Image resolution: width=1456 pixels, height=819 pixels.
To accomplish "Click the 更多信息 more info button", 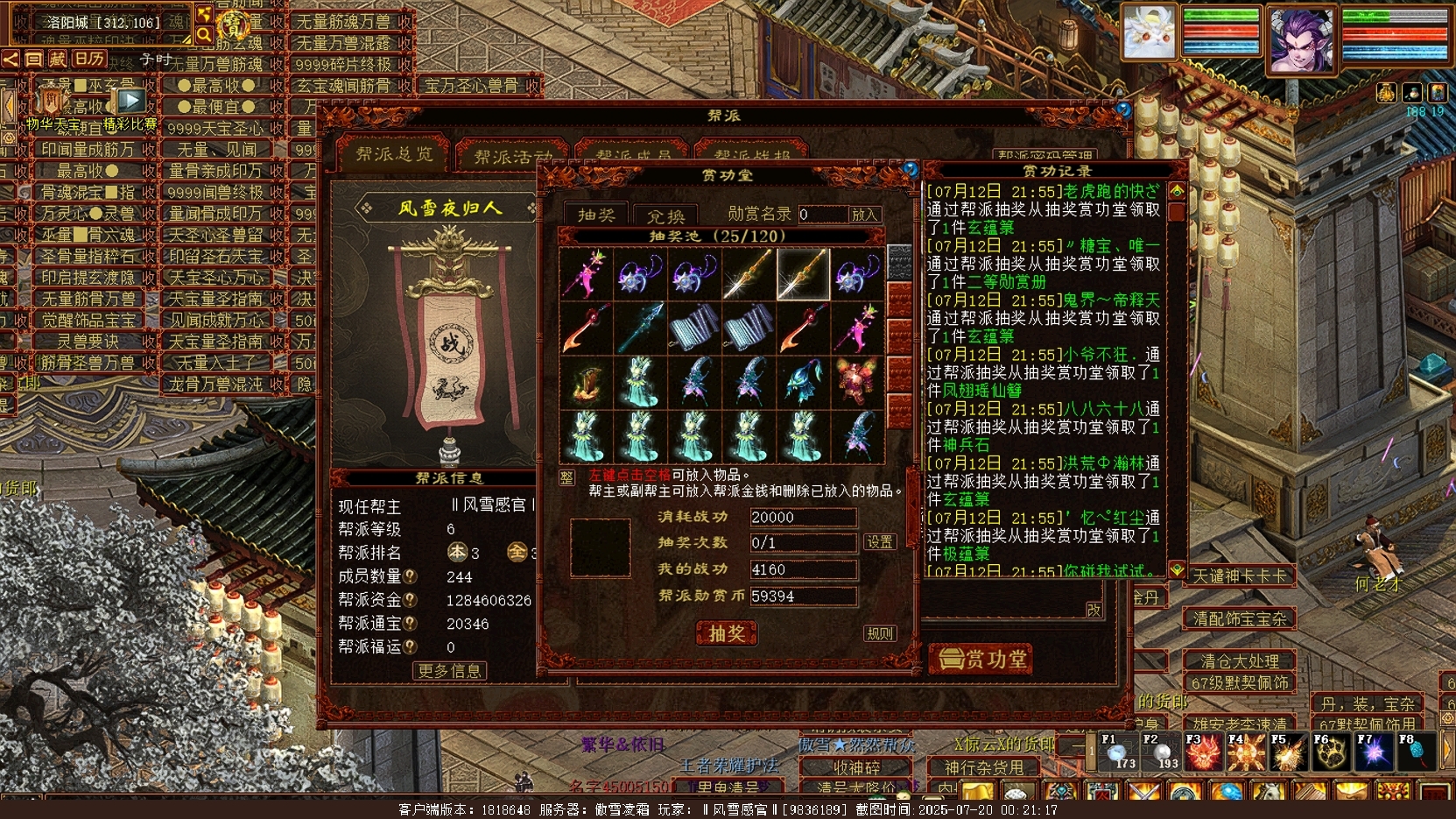I will tap(450, 671).
